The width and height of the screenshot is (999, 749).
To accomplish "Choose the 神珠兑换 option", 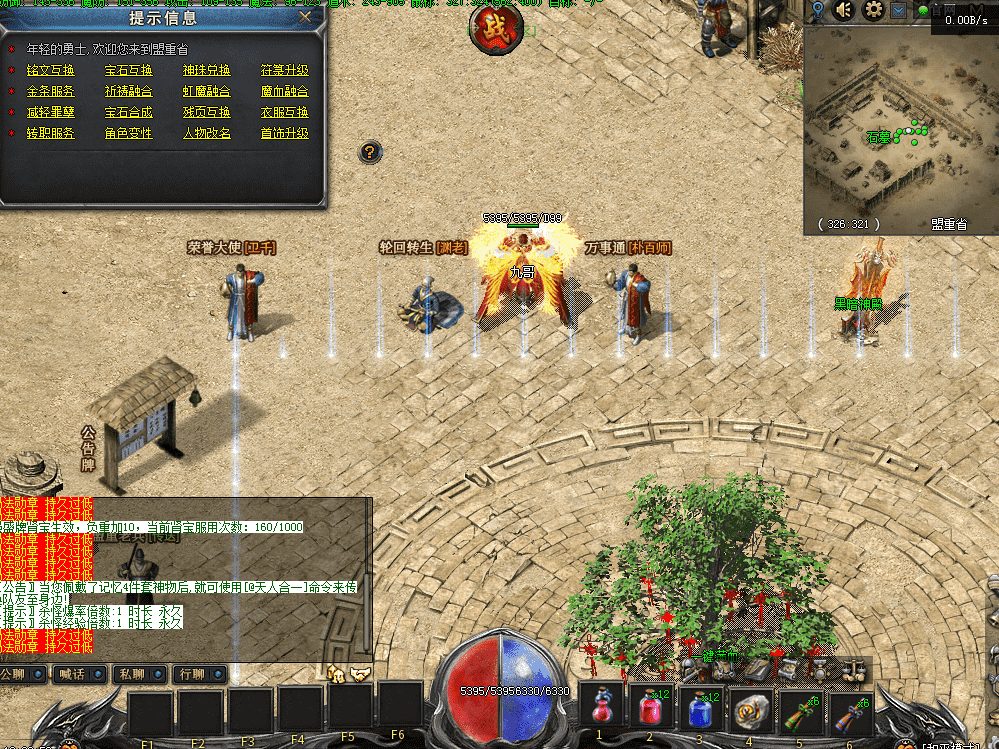I will 206,71.
